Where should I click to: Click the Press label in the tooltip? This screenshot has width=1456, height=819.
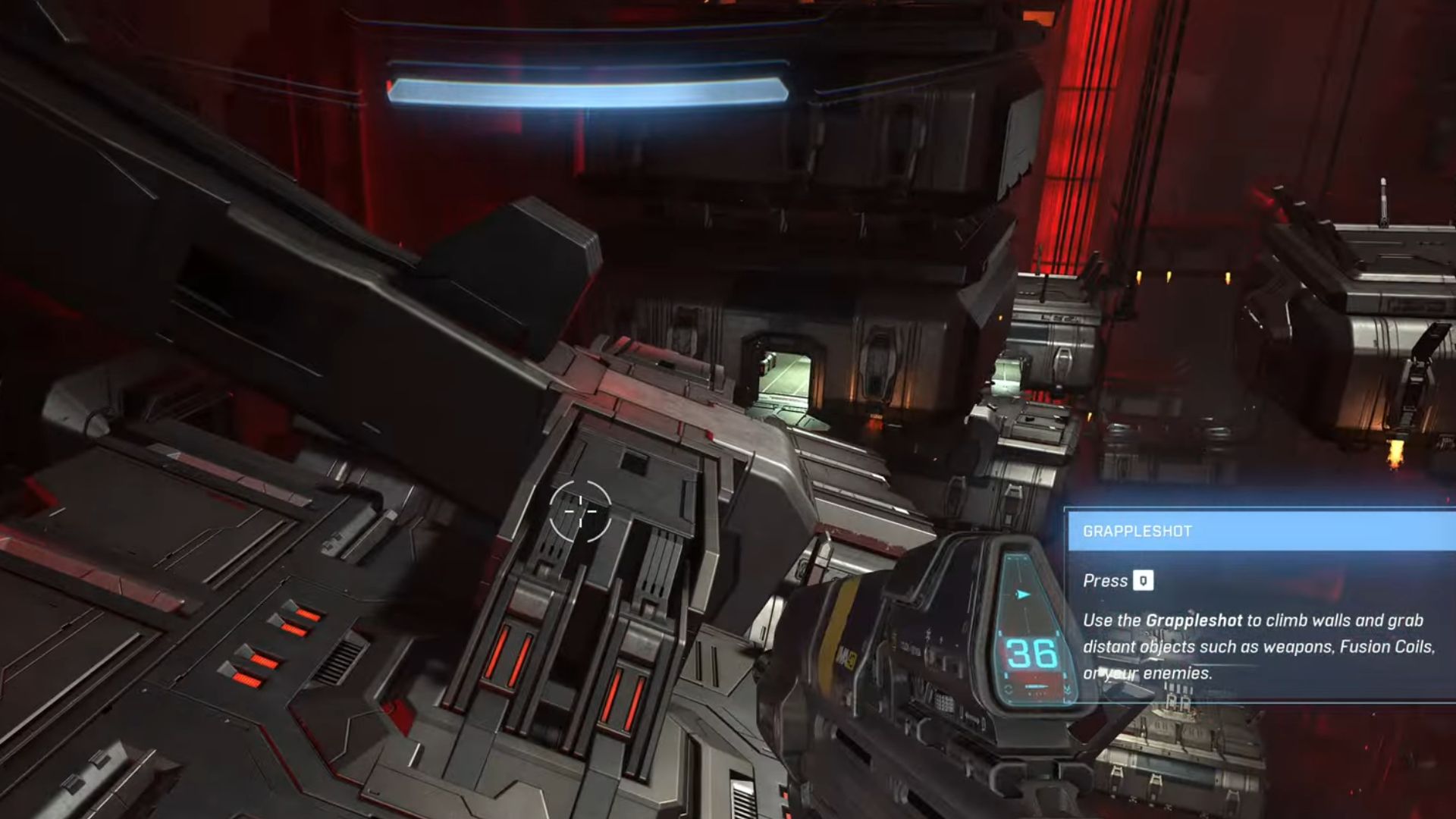[1103, 581]
